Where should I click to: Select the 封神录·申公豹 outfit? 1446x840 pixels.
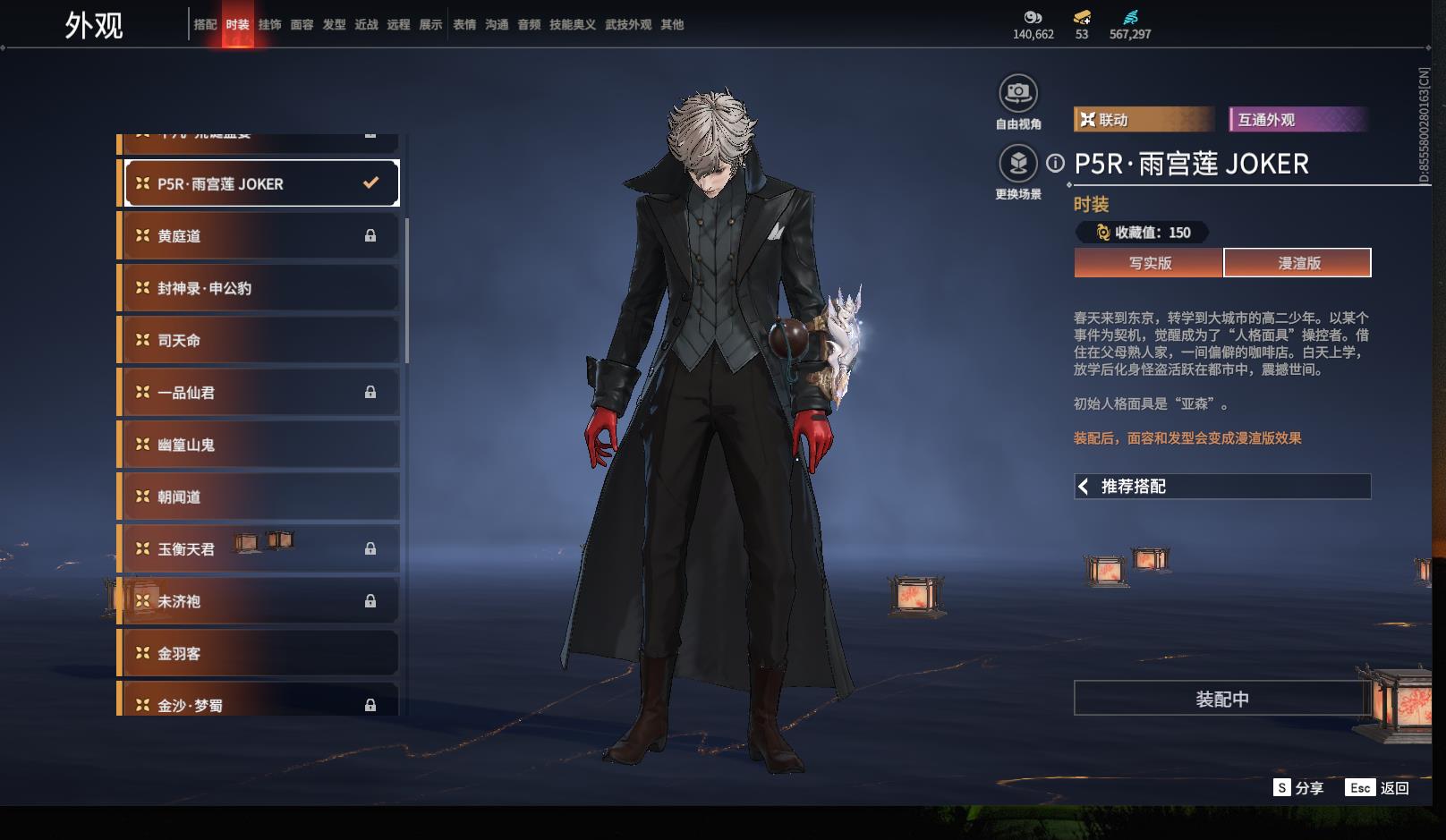(x=259, y=288)
